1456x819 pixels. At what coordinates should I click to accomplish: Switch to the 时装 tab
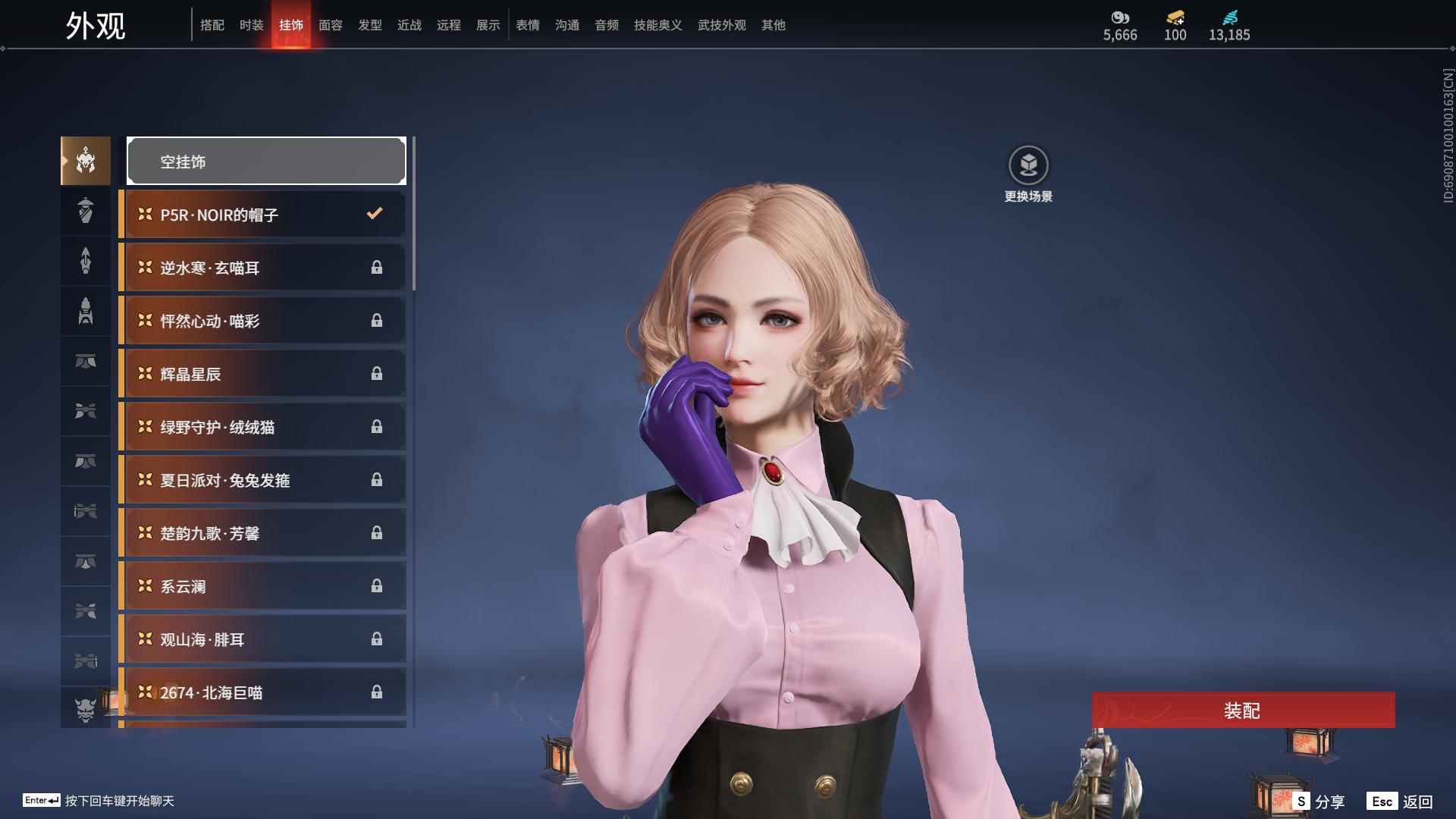251,25
